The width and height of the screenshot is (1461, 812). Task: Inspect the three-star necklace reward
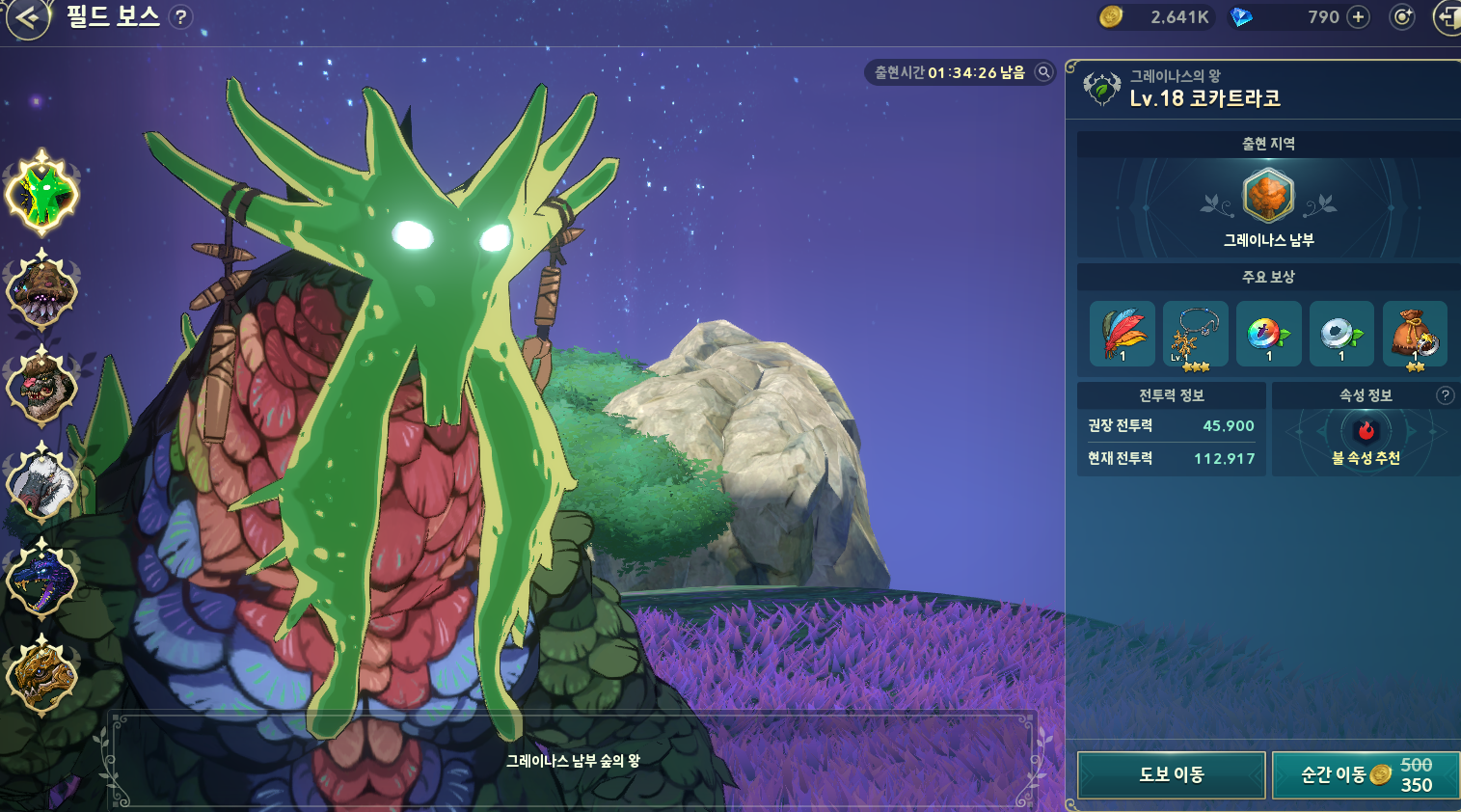[1195, 334]
